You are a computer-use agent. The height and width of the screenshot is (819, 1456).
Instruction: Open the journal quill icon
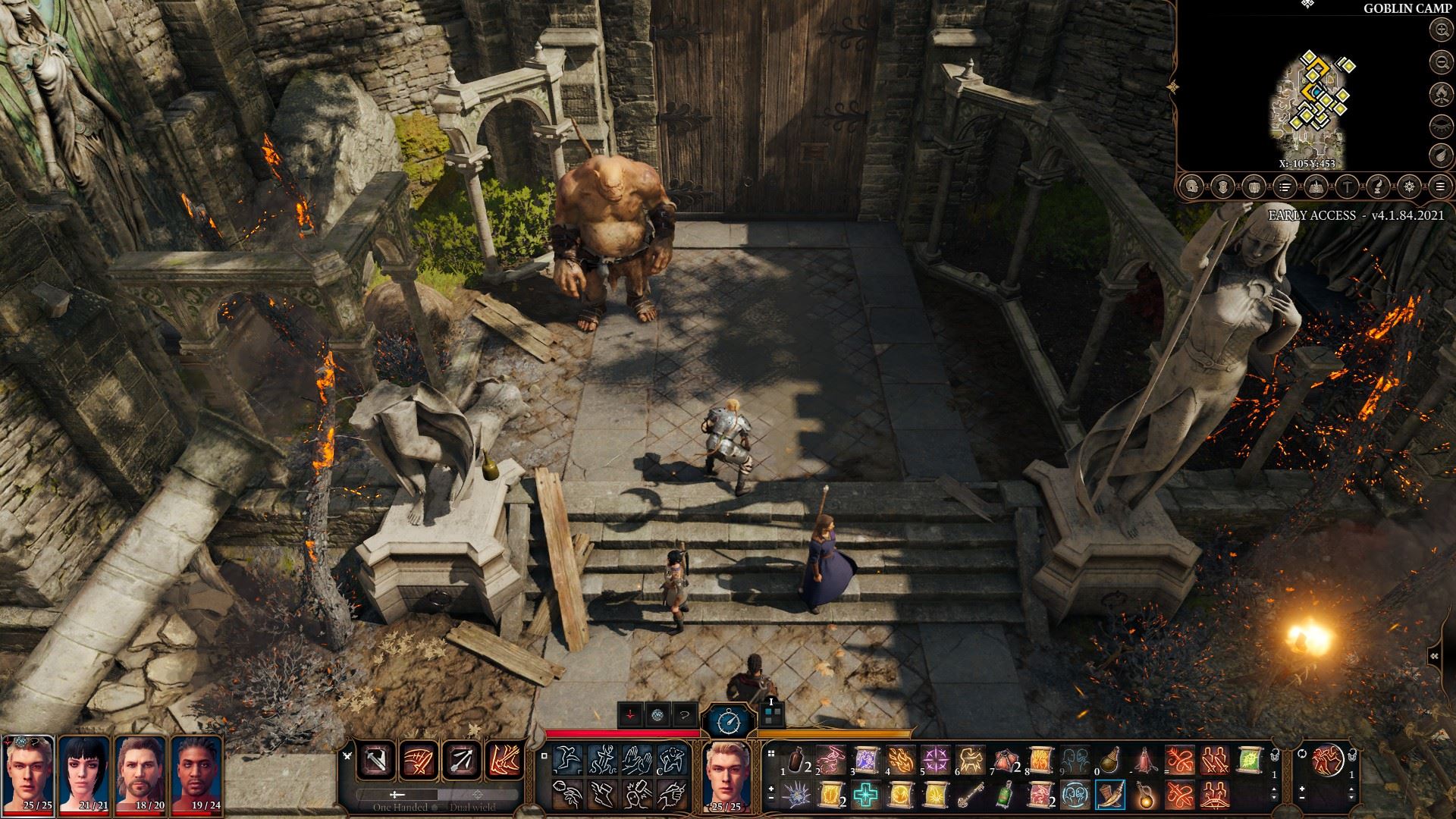pyautogui.click(x=1378, y=187)
